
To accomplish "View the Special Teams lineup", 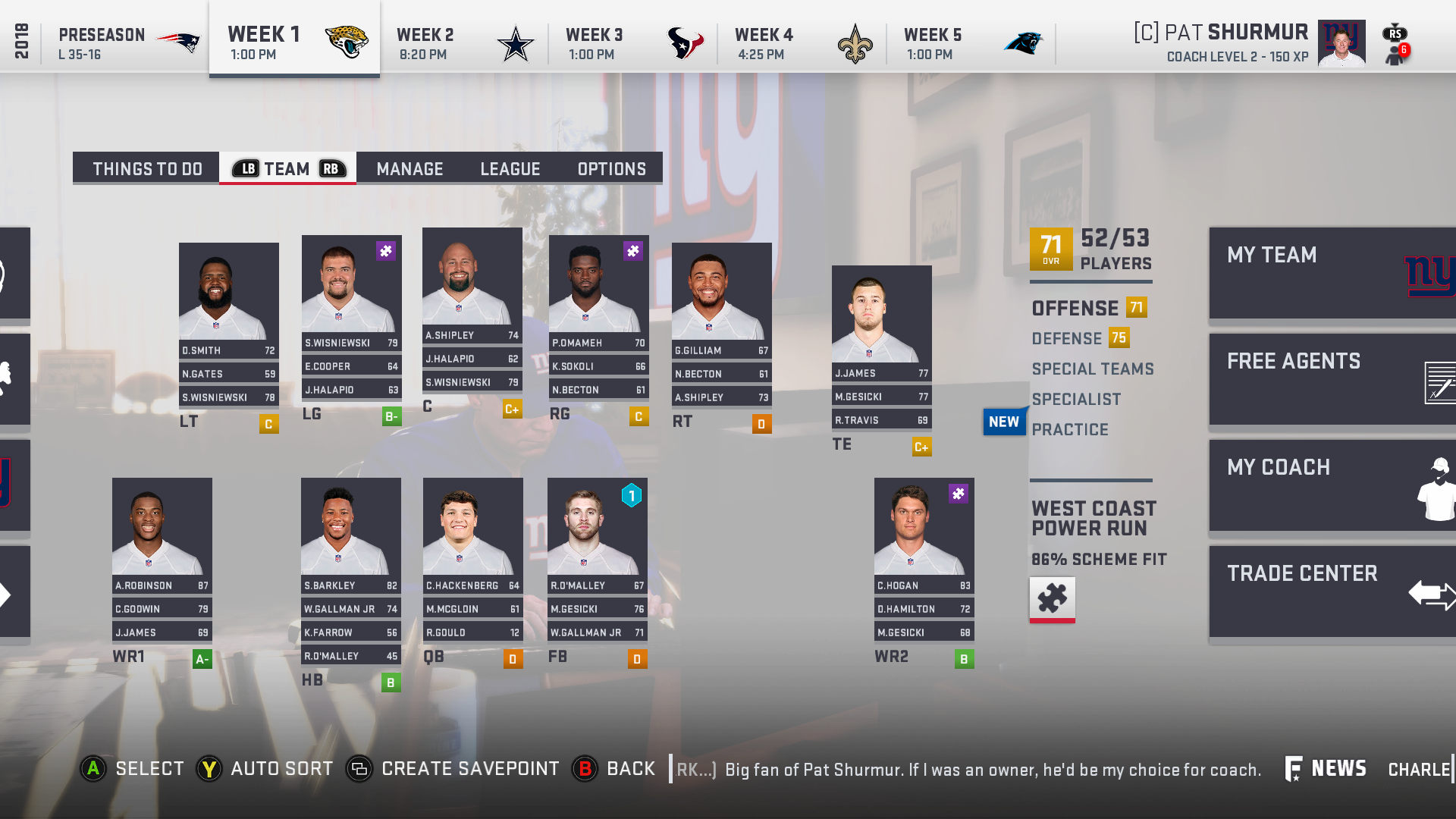I will coord(1092,369).
